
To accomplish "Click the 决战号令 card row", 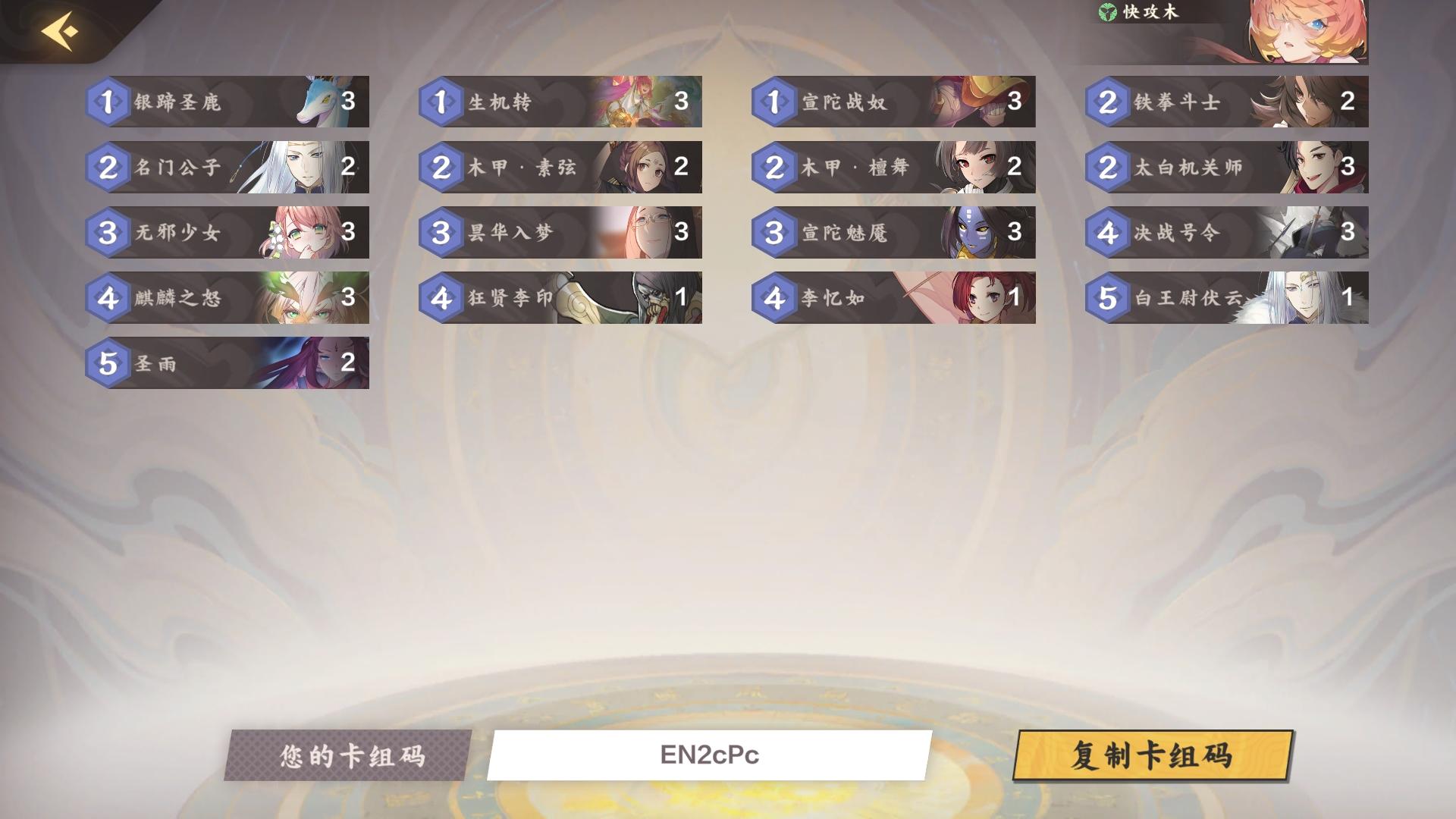I will tap(1228, 233).
